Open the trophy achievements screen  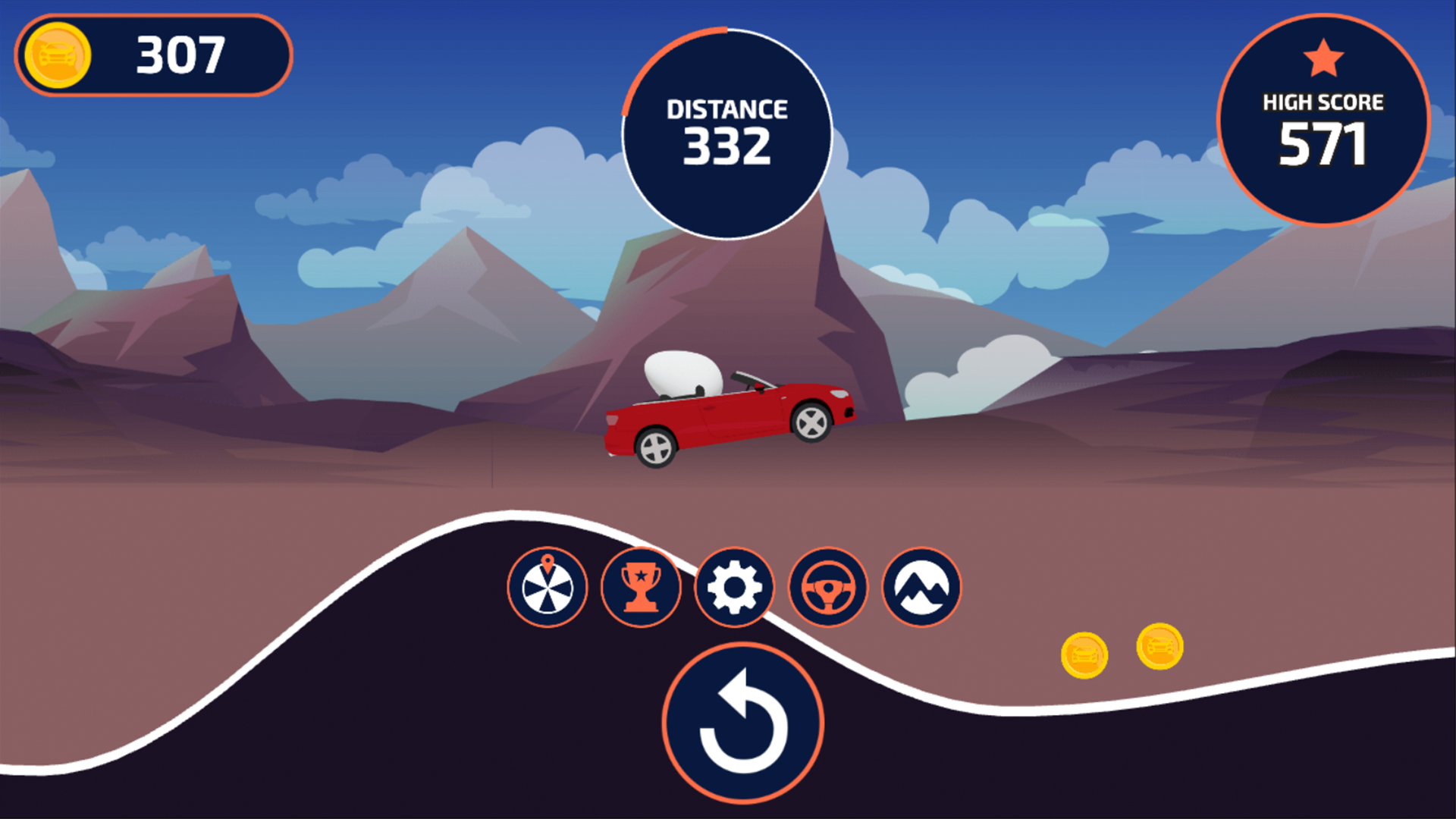641,588
